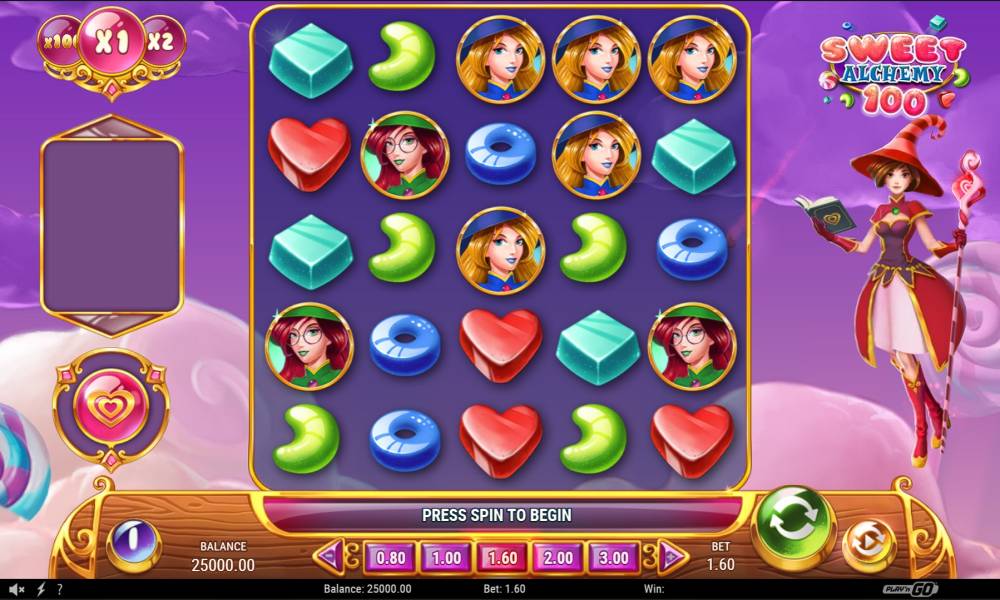Choose the 1.00 bet value
Image resolution: width=1000 pixels, height=600 pixels.
click(446, 556)
